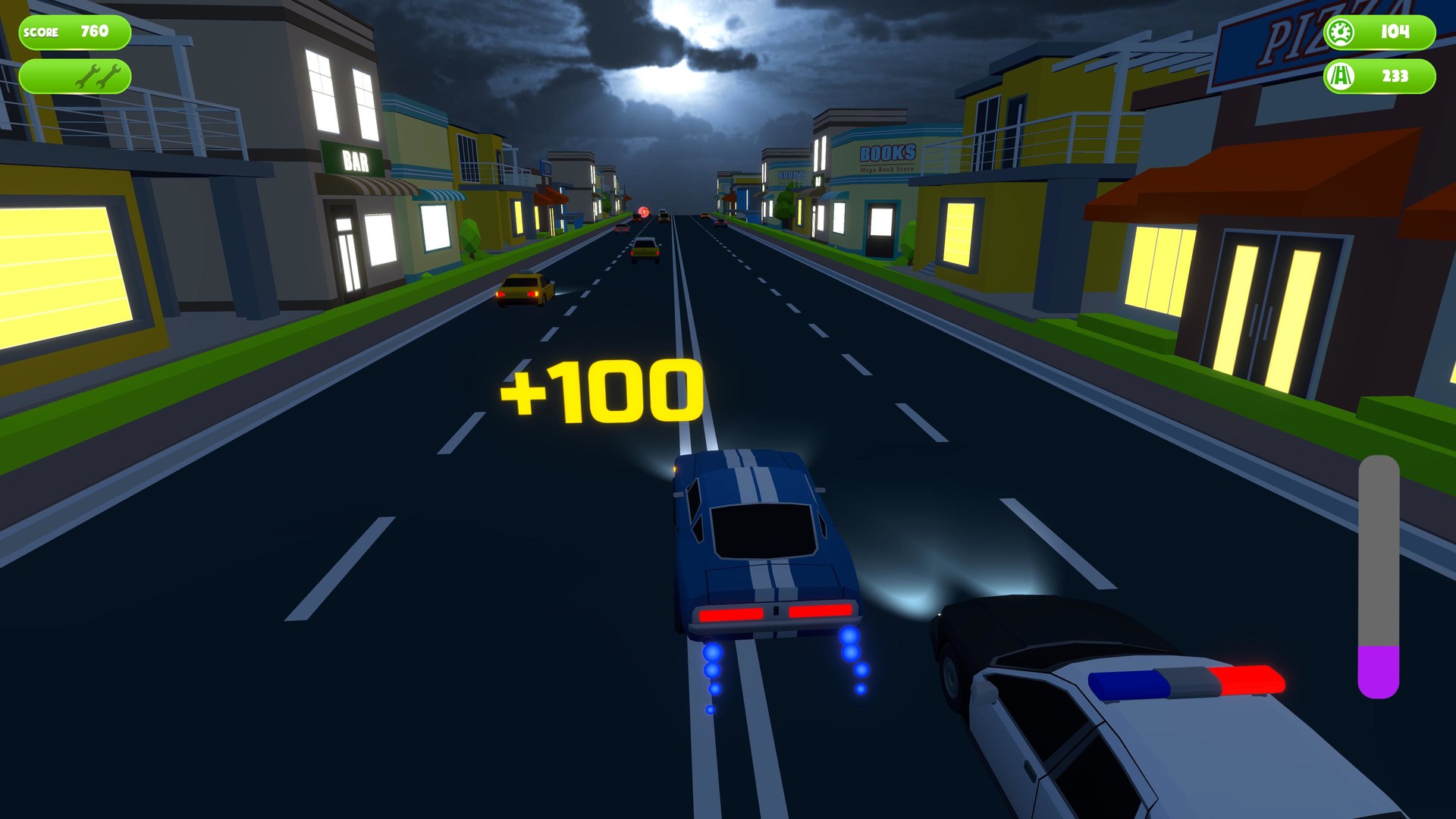This screenshot has width=1456, height=819.
Task: Click the speedometer icon on the speed badge
Action: tap(1340, 32)
